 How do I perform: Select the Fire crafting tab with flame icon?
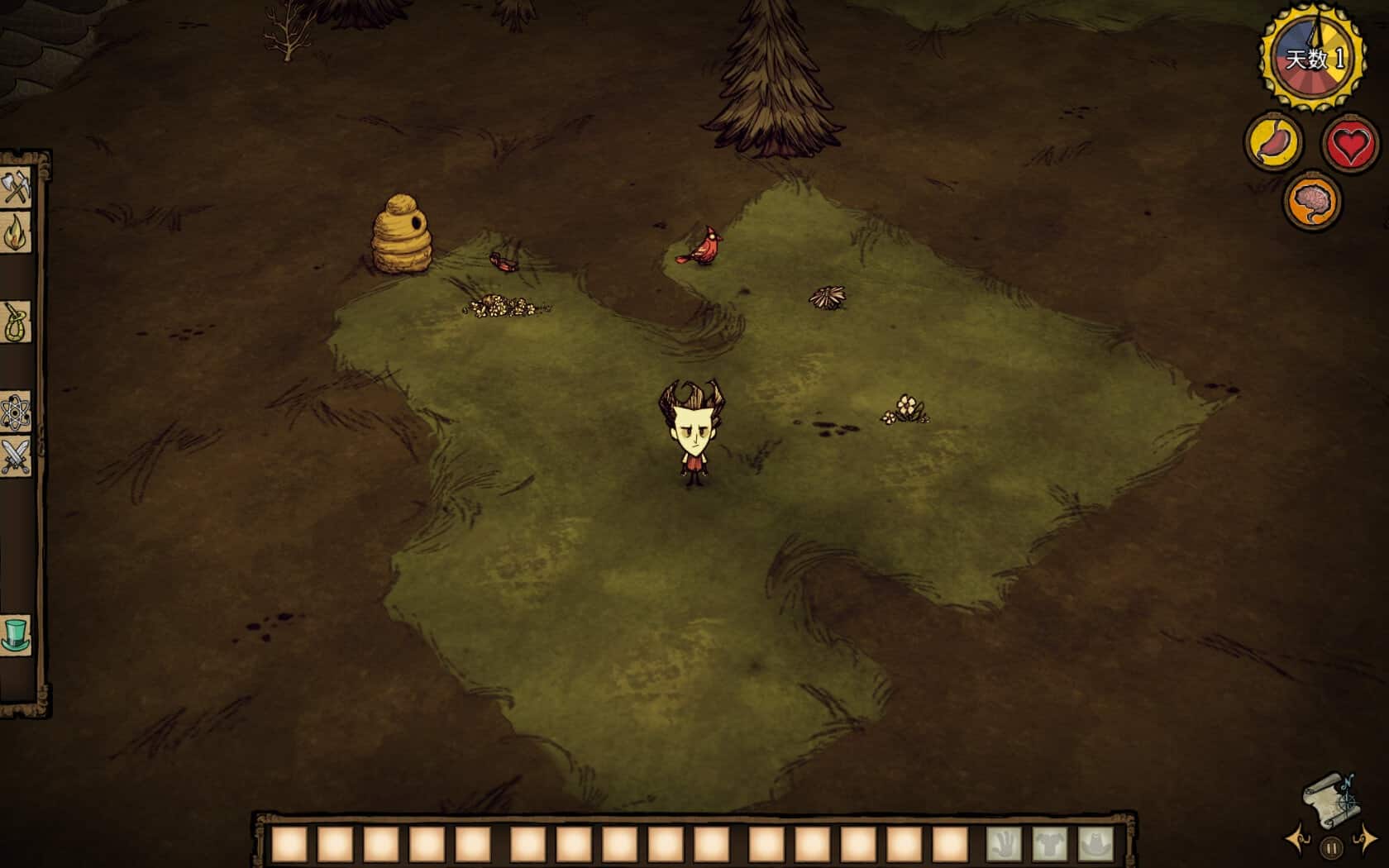(16, 233)
